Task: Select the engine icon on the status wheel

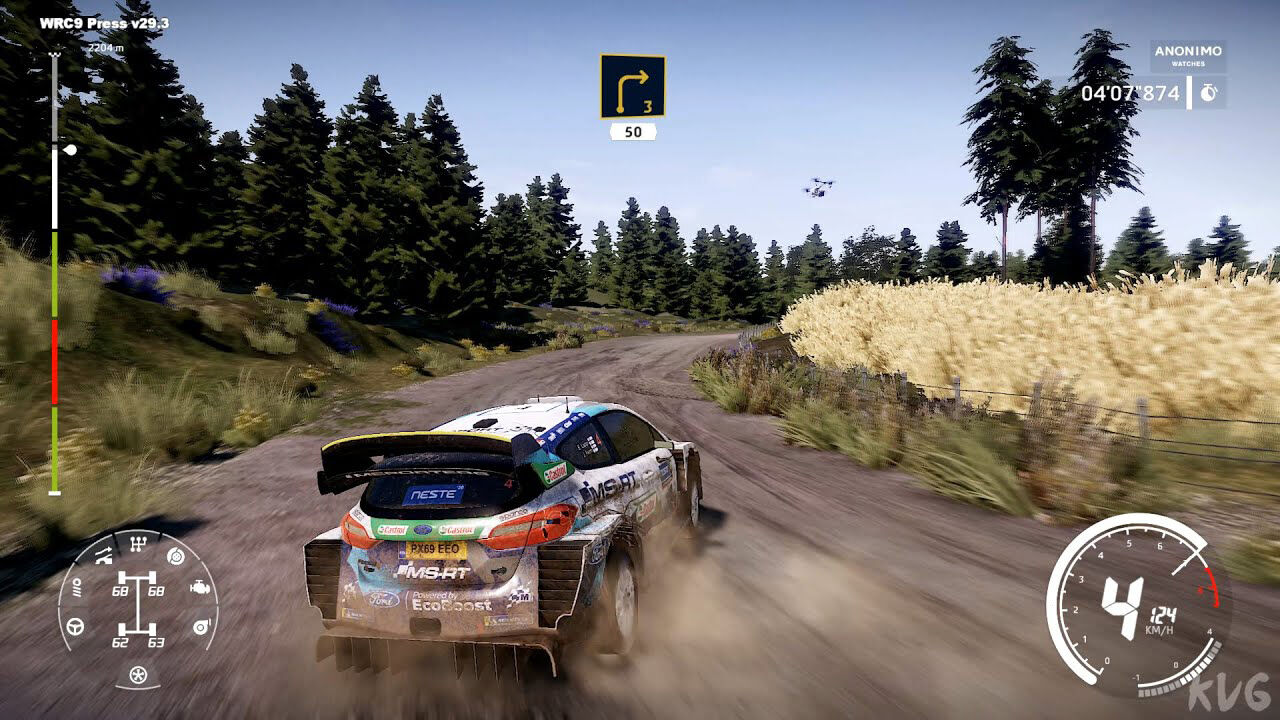Action: tap(200, 586)
